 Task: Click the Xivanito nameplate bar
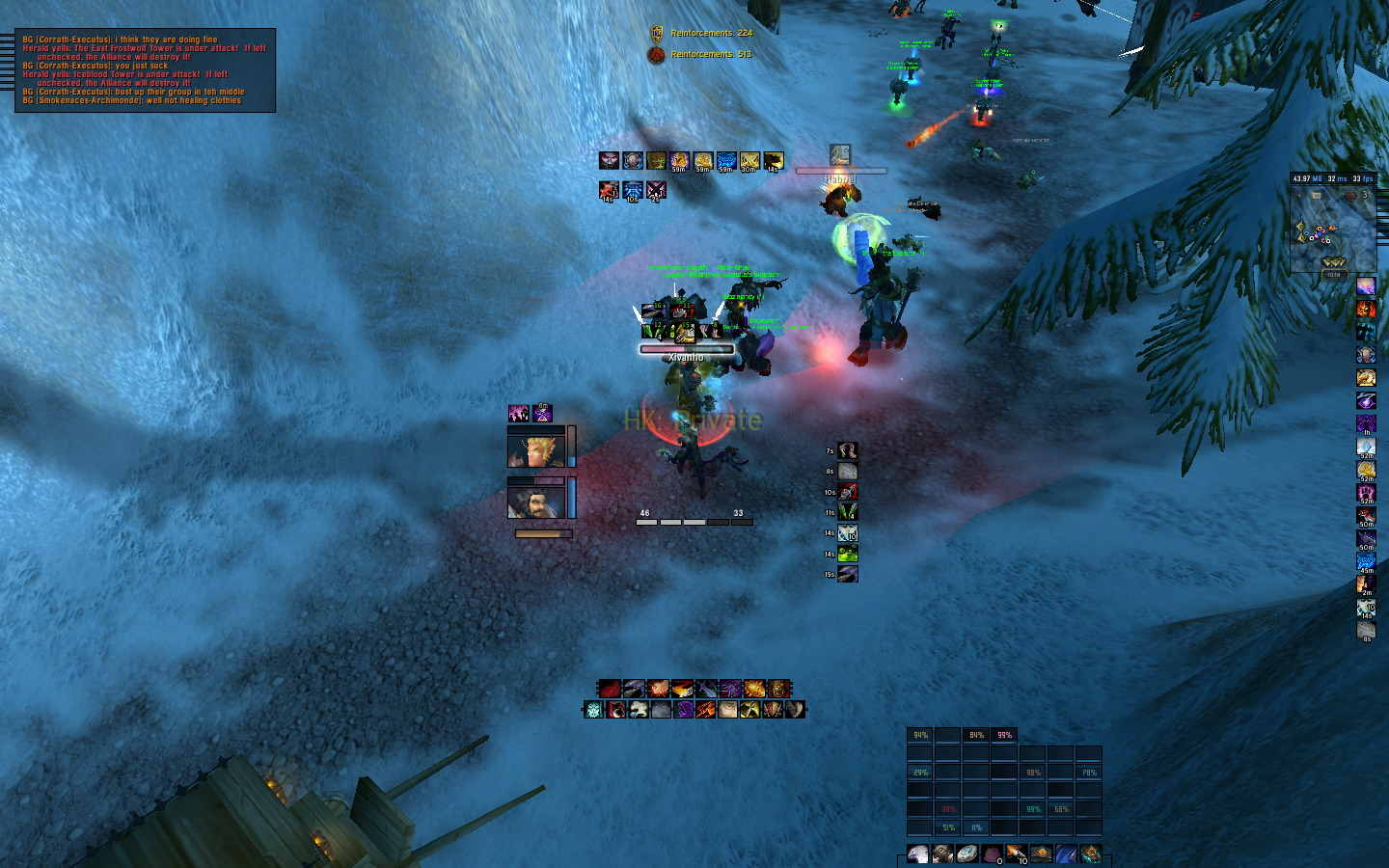(x=686, y=349)
